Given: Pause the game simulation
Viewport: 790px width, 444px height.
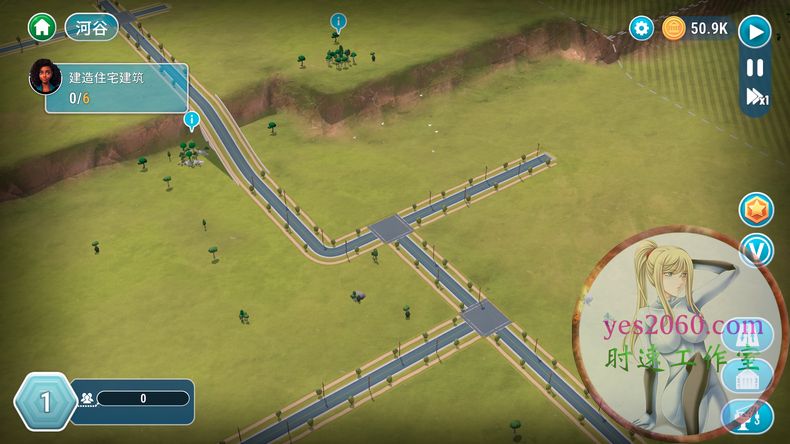Looking at the screenshot, I should pos(755,68).
